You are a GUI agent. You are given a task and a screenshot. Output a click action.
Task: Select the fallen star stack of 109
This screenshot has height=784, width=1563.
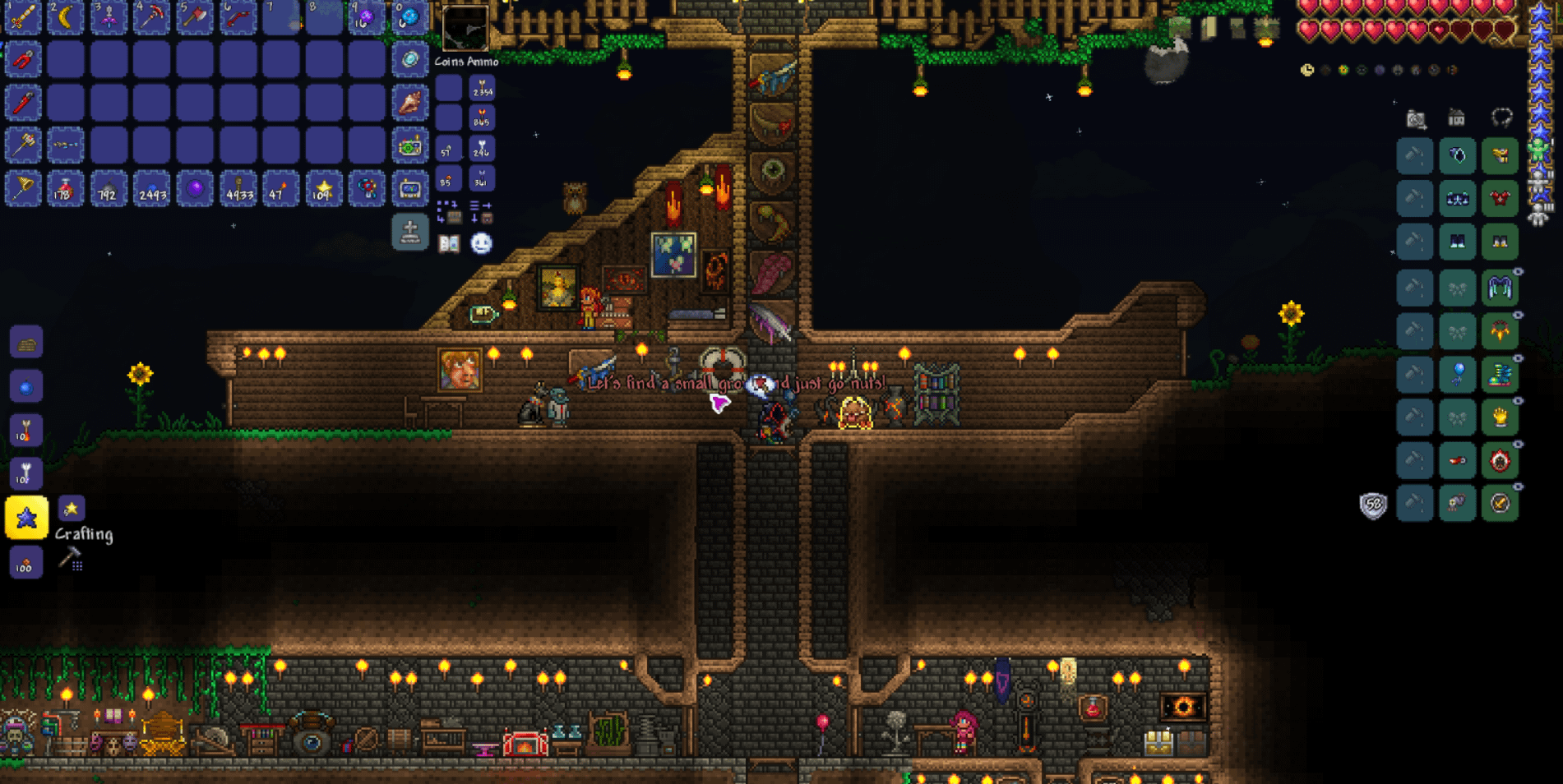tap(323, 189)
